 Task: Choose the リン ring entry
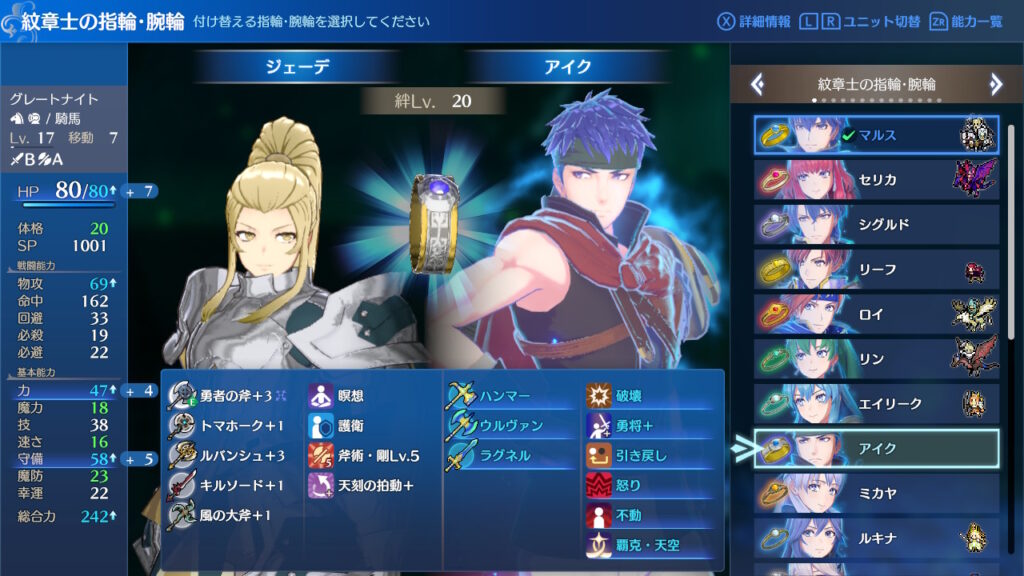pos(876,358)
